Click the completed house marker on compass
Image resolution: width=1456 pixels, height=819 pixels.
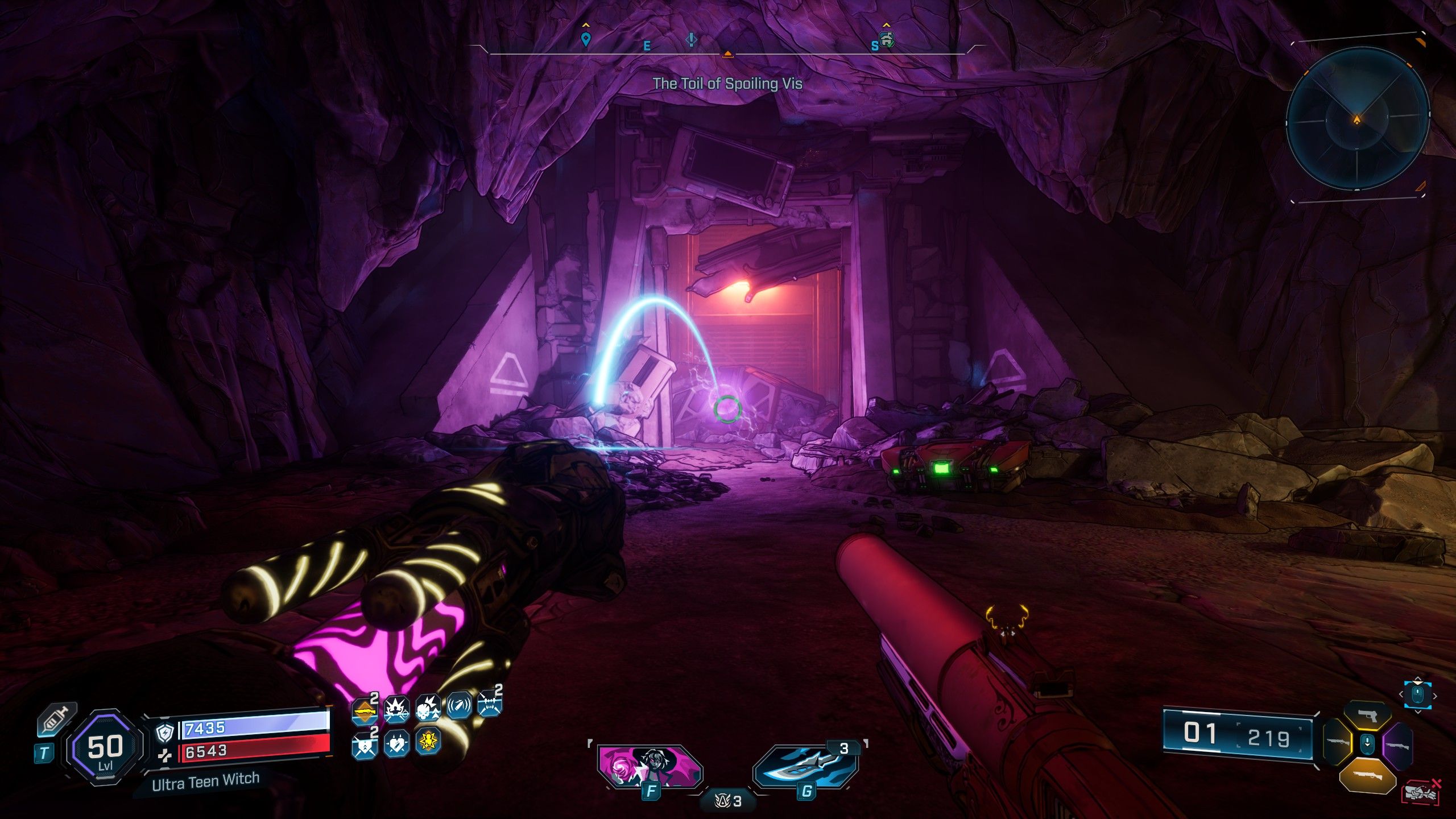pos(887,39)
